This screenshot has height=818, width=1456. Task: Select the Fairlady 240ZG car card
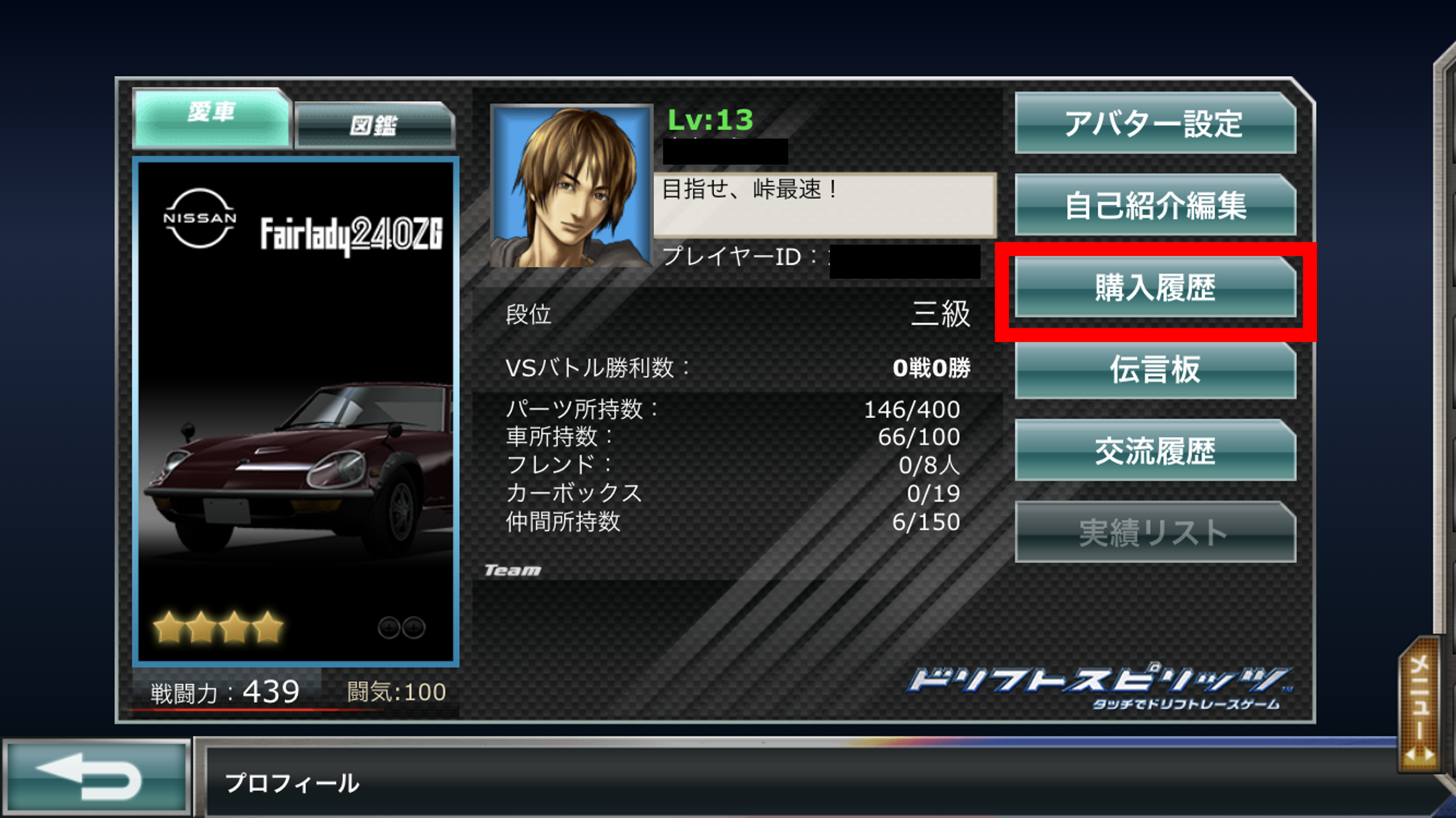point(295,413)
